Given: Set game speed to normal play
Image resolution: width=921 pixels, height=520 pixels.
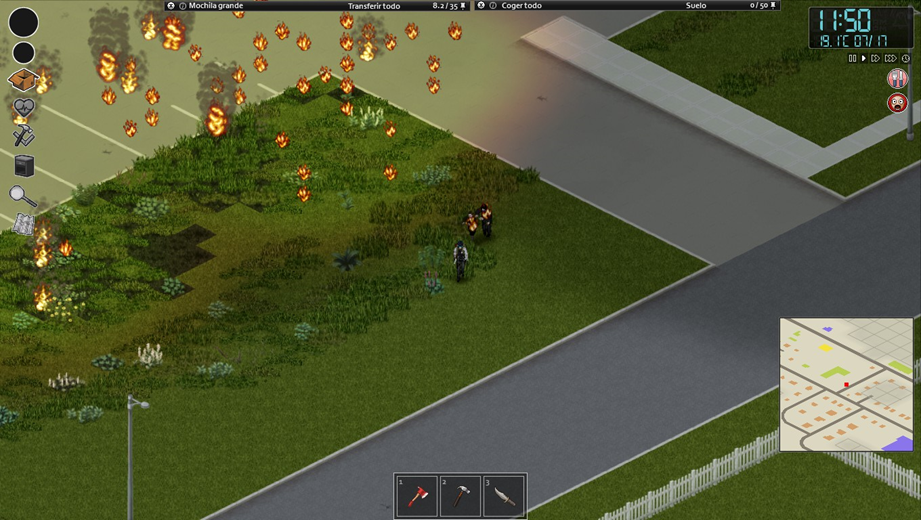Looking at the screenshot, I should point(864,59).
